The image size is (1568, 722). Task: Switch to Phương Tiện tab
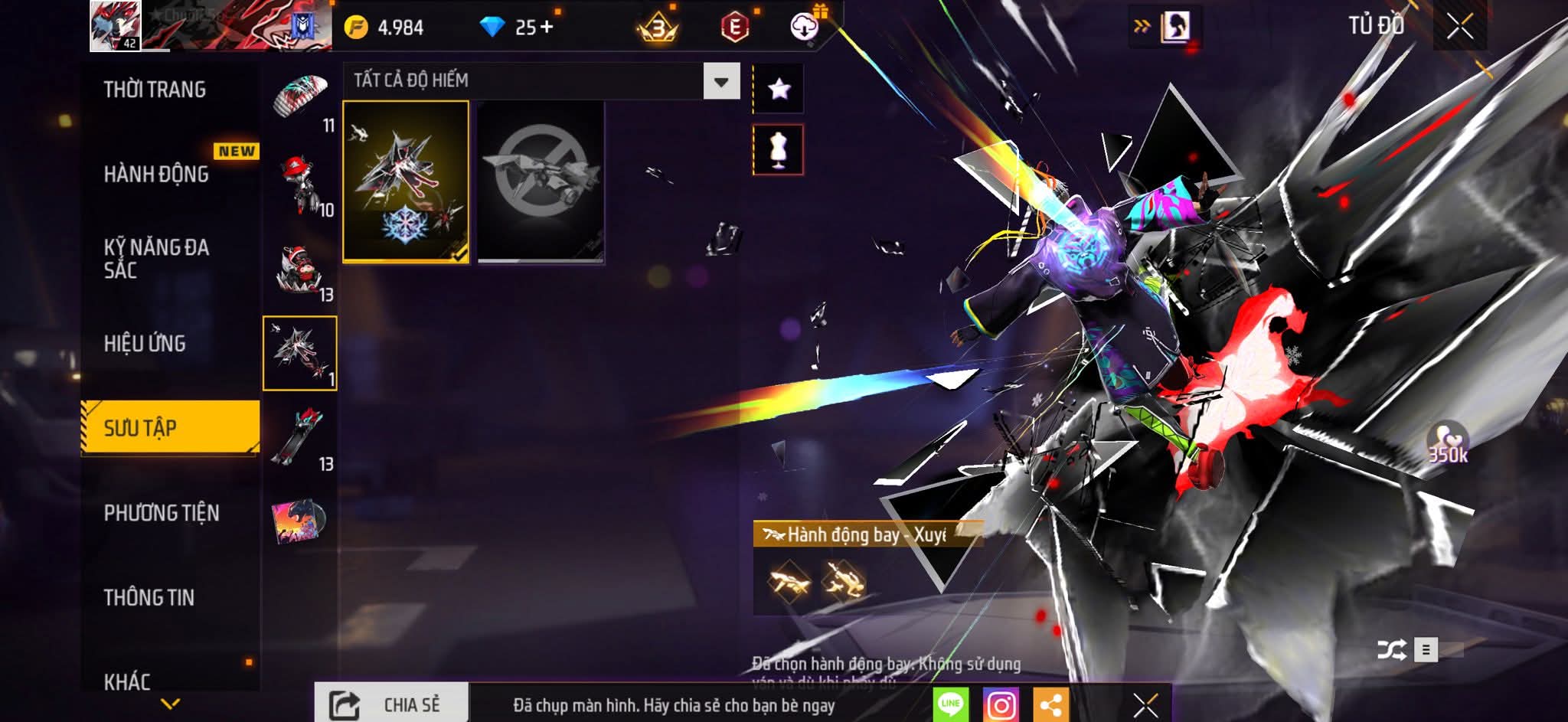tap(162, 513)
